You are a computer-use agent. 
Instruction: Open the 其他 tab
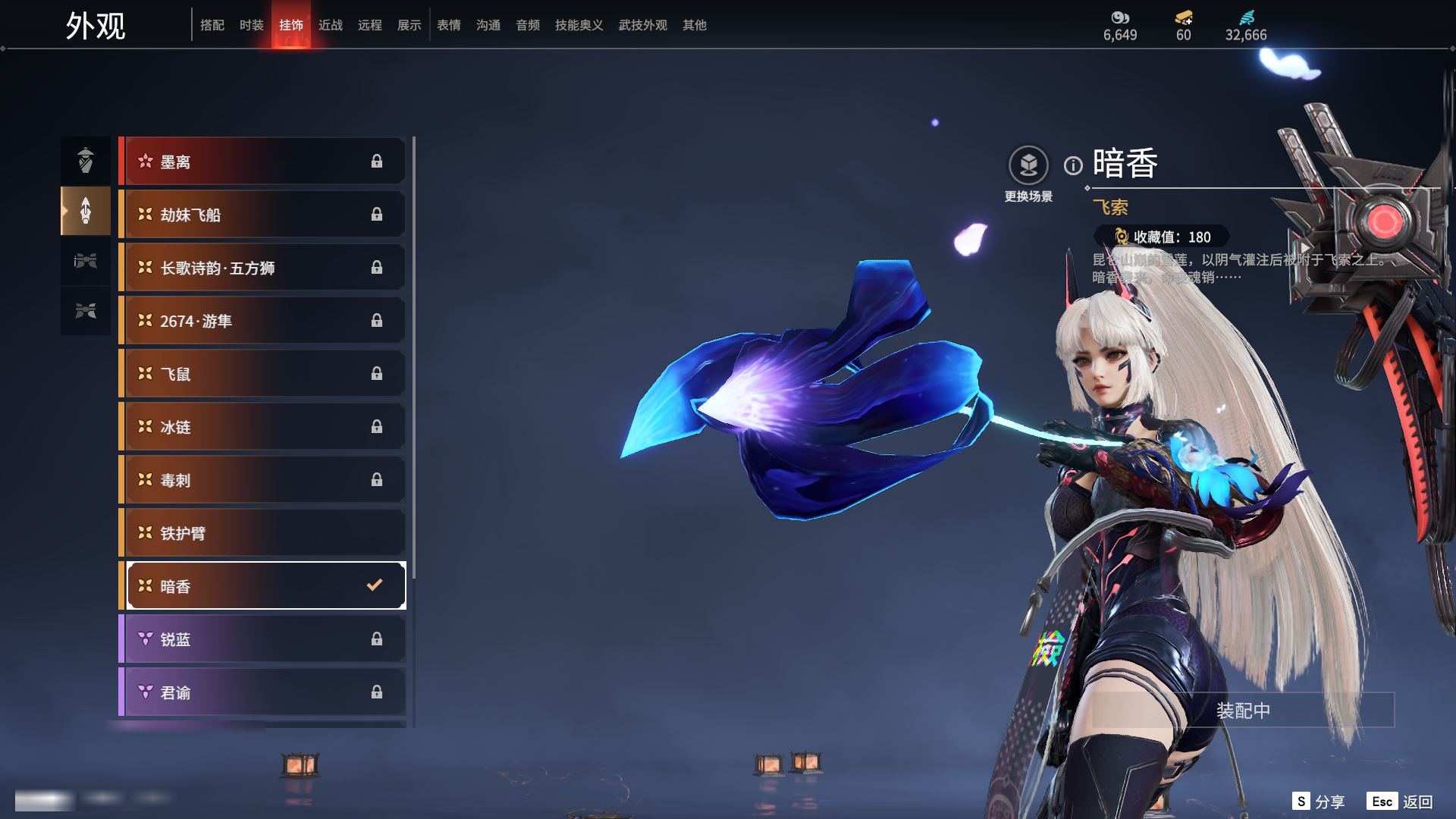pos(694,25)
